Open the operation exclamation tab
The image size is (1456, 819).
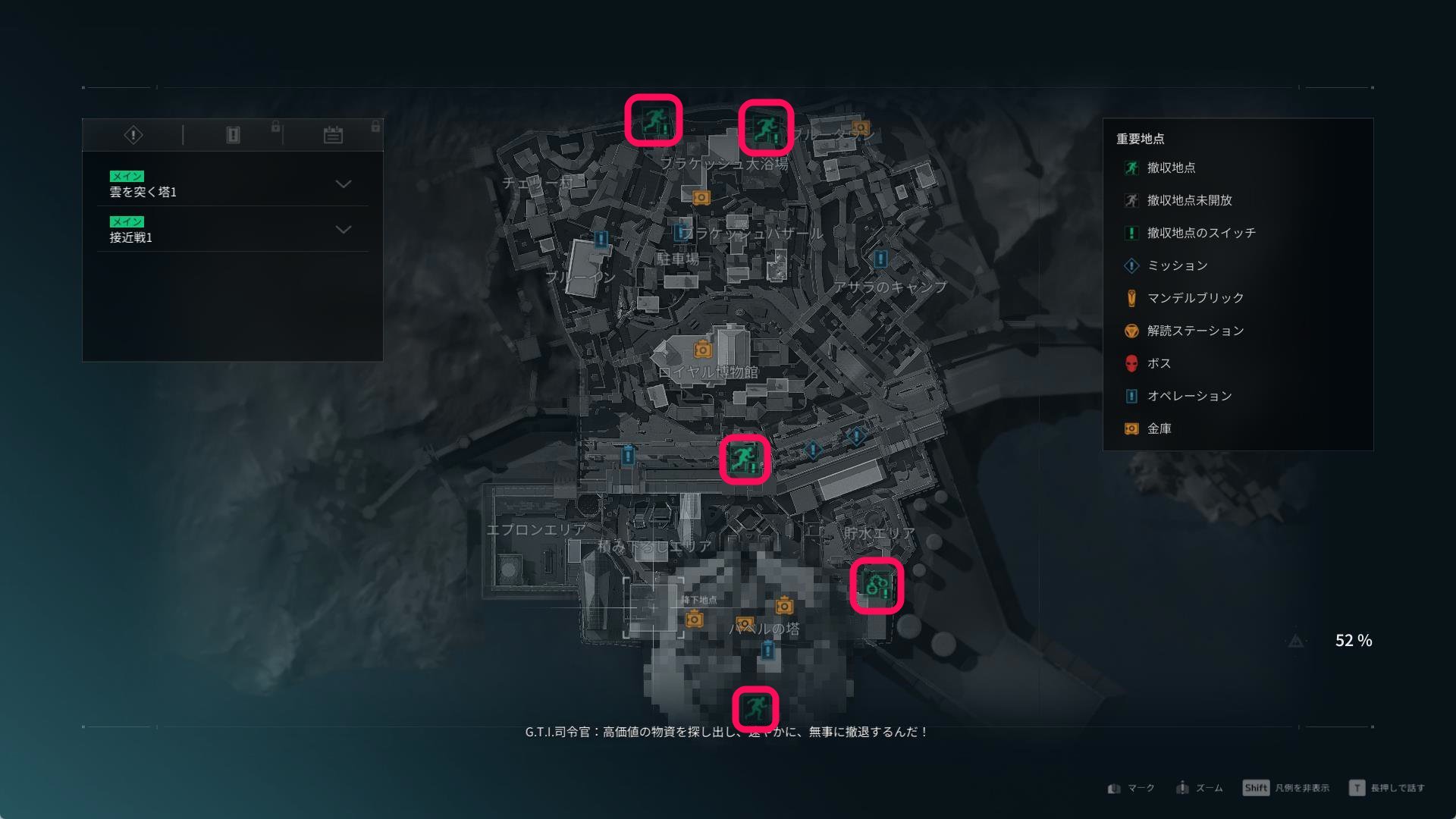(232, 134)
